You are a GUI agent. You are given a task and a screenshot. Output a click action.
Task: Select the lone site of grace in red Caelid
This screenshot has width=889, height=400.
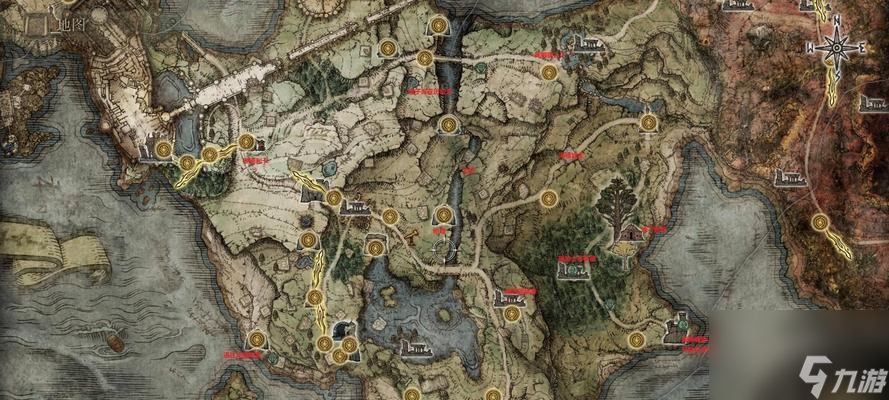click(x=820, y=222)
